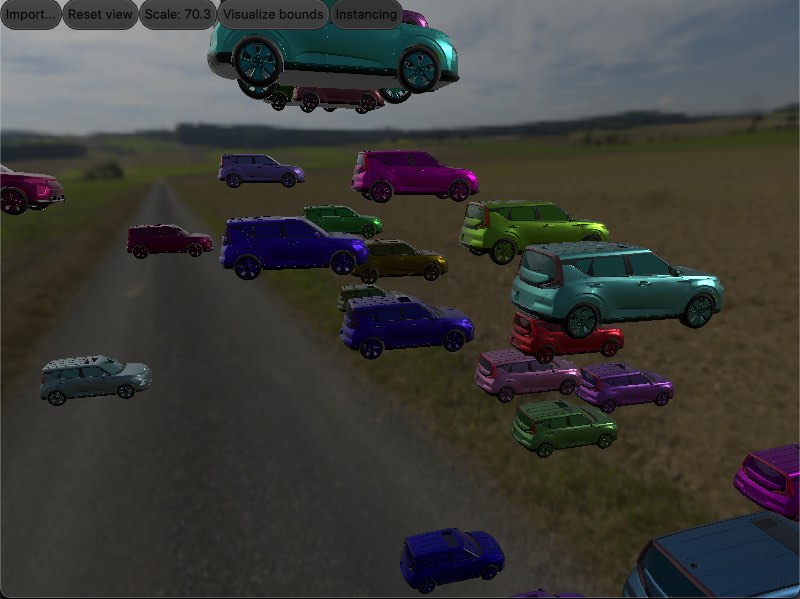Select the Scale: 70.3 control
The image size is (800, 599).
pyautogui.click(x=178, y=15)
